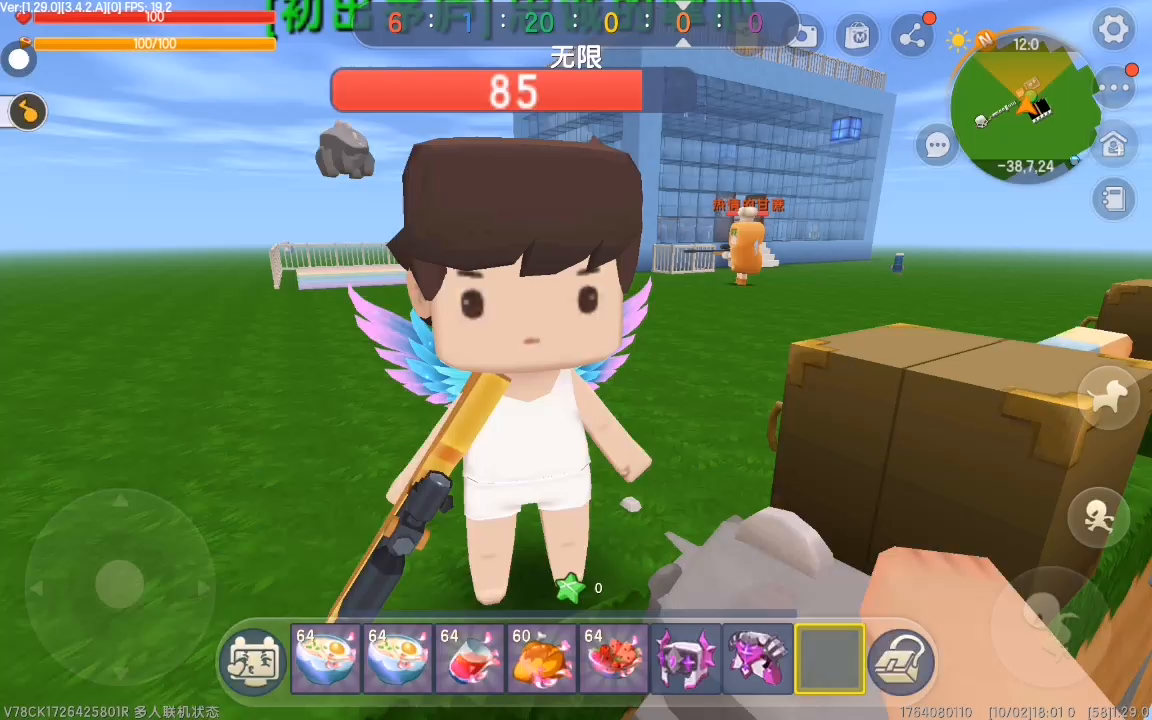Tap the horse mount button
The width and height of the screenshot is (1152, 720).
pyautogui.click(x=1108, y=398)
